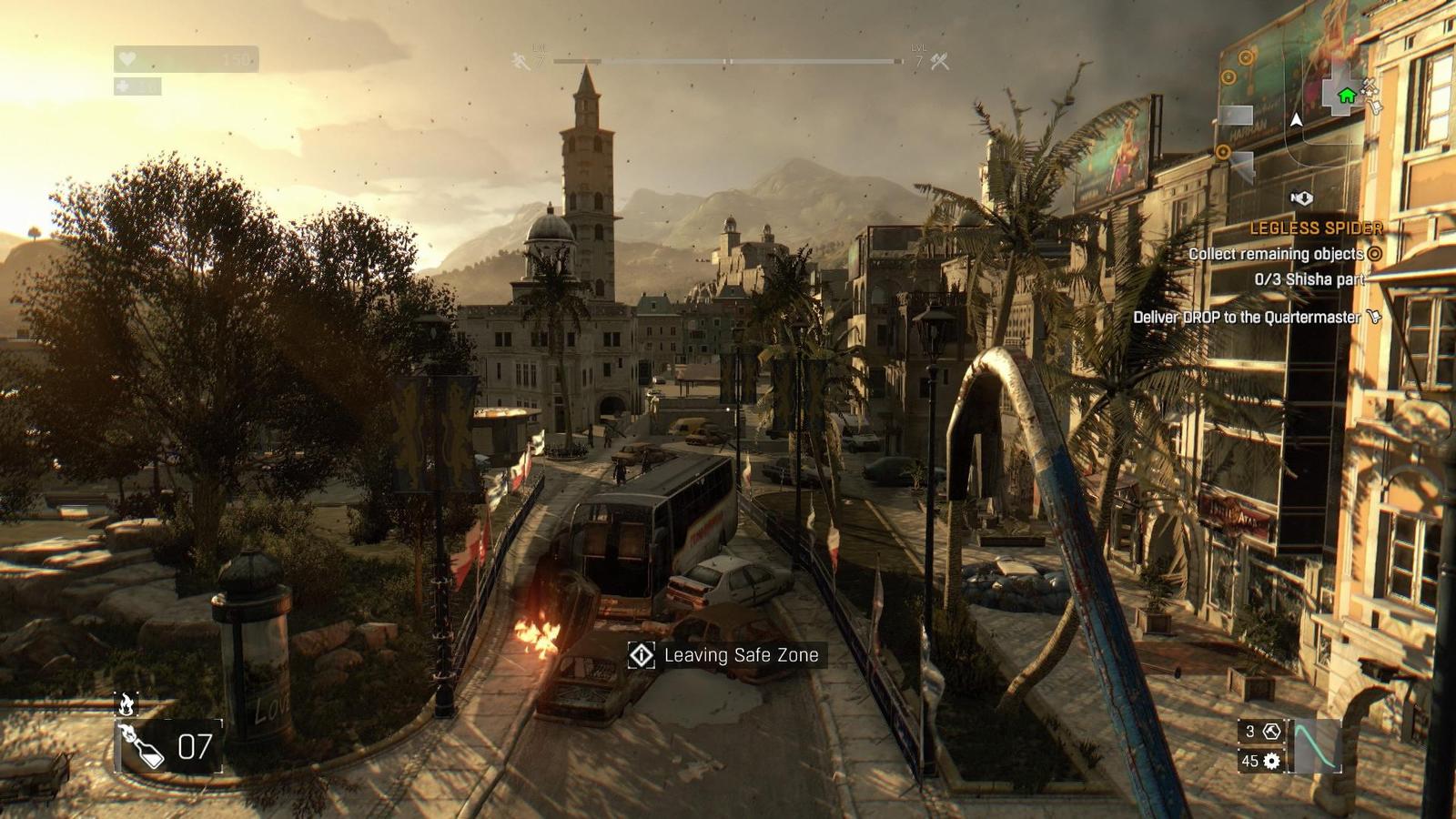1456x819 pixels.
Task: Click the white player arrow on the minimap
Action: pos(1297,119)
